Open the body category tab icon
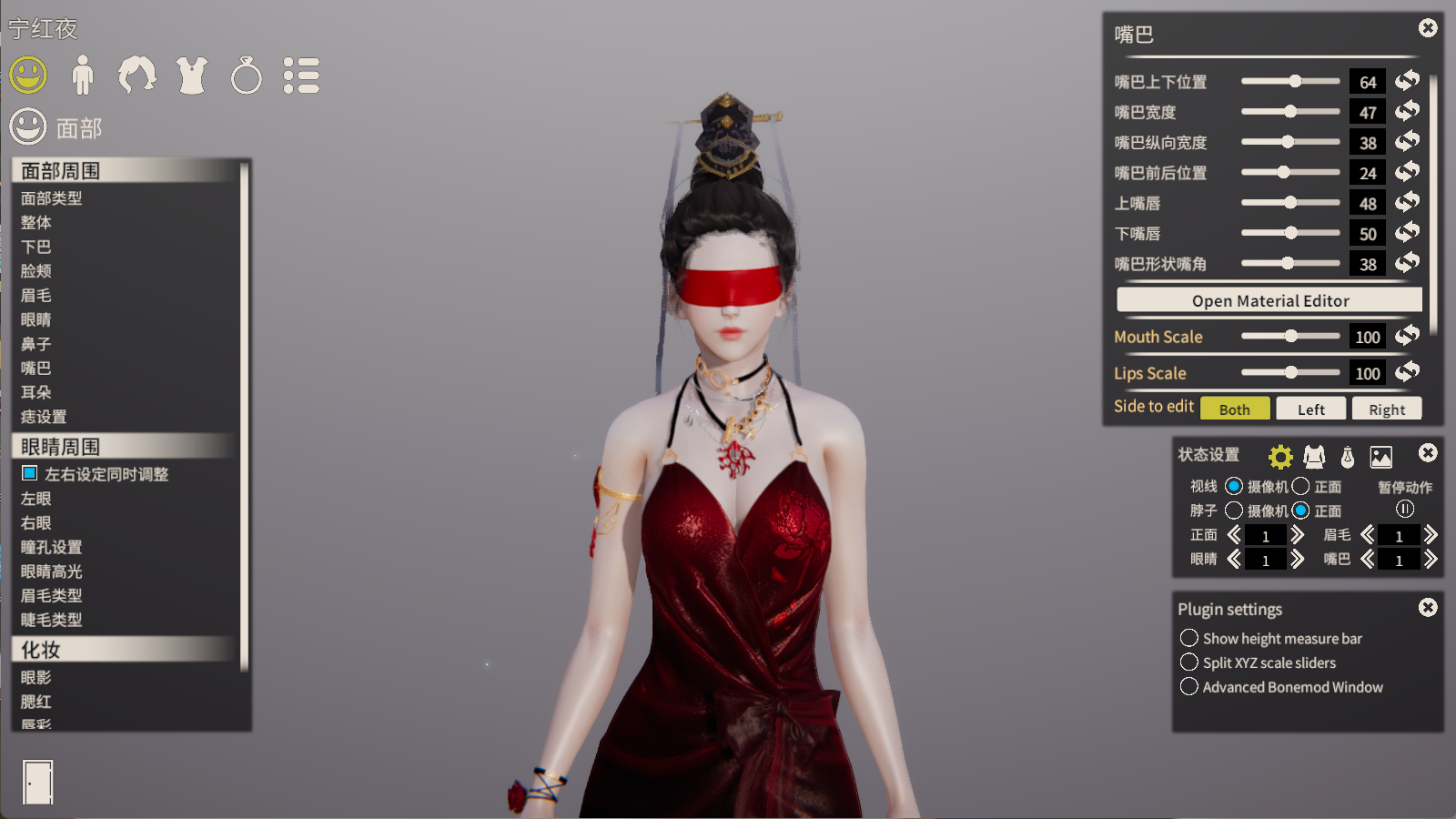This screenshot has width=1456, height=819. tap(83, 76)
